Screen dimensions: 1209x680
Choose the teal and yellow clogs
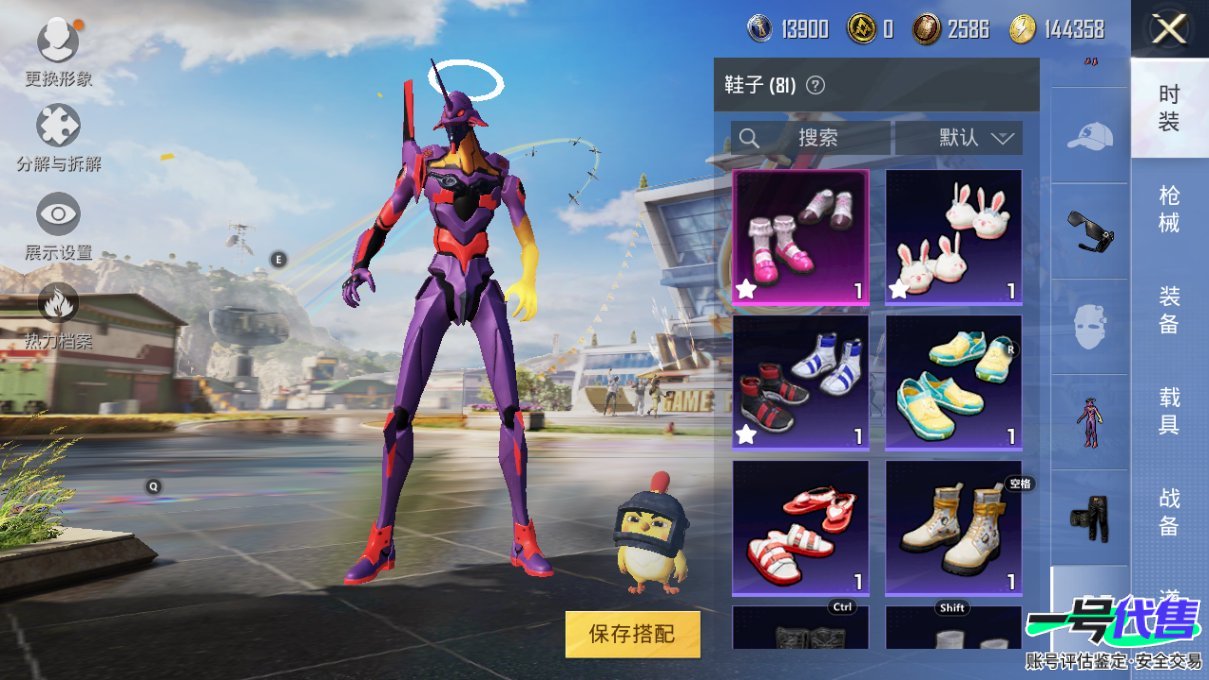click(953, 382)
